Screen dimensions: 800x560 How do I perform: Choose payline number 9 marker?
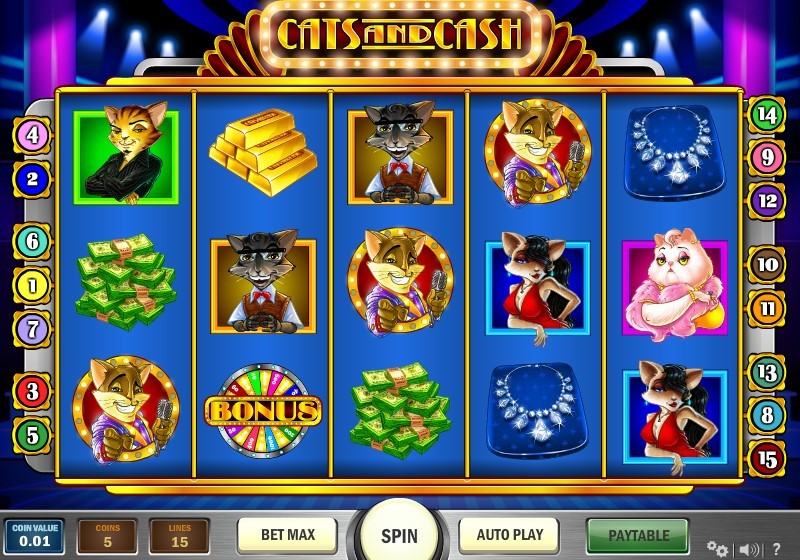(767, 157)
